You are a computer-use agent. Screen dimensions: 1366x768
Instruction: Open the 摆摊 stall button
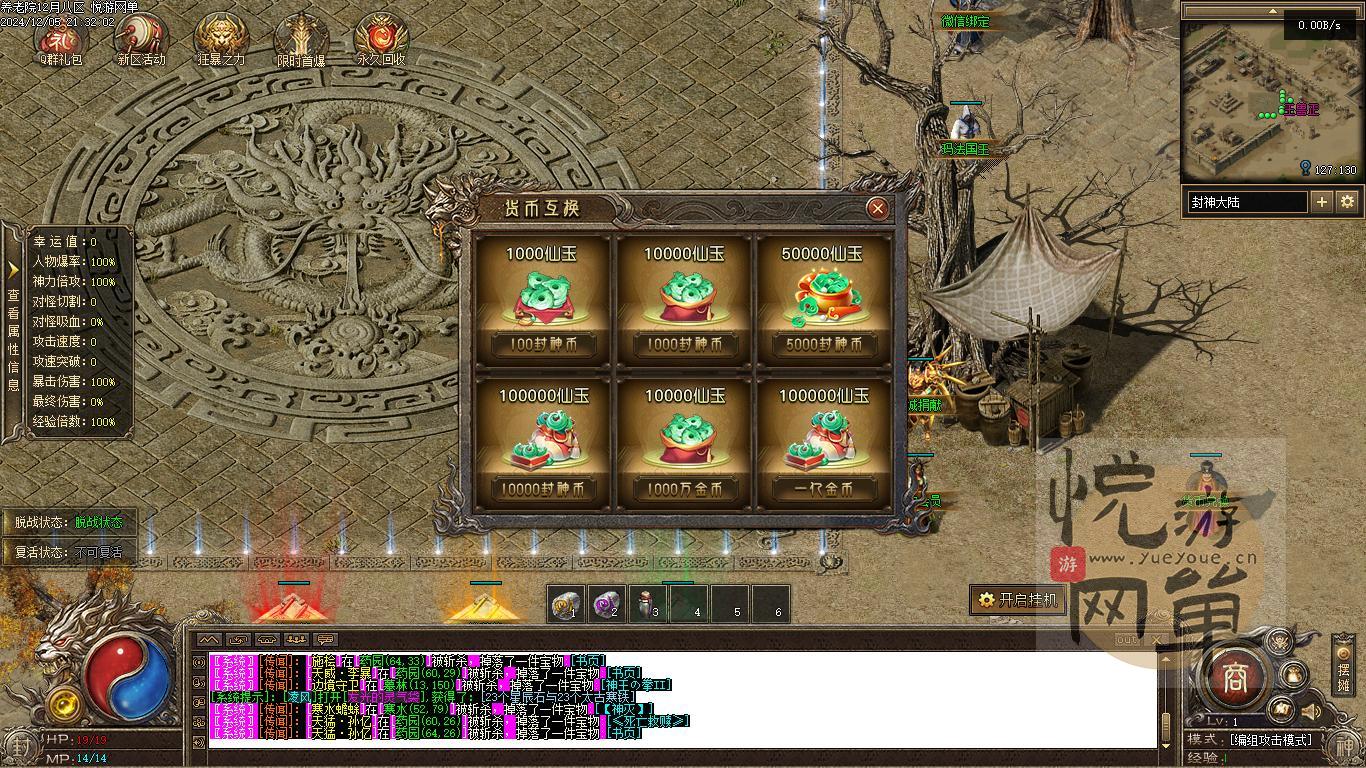(1344, 670)
